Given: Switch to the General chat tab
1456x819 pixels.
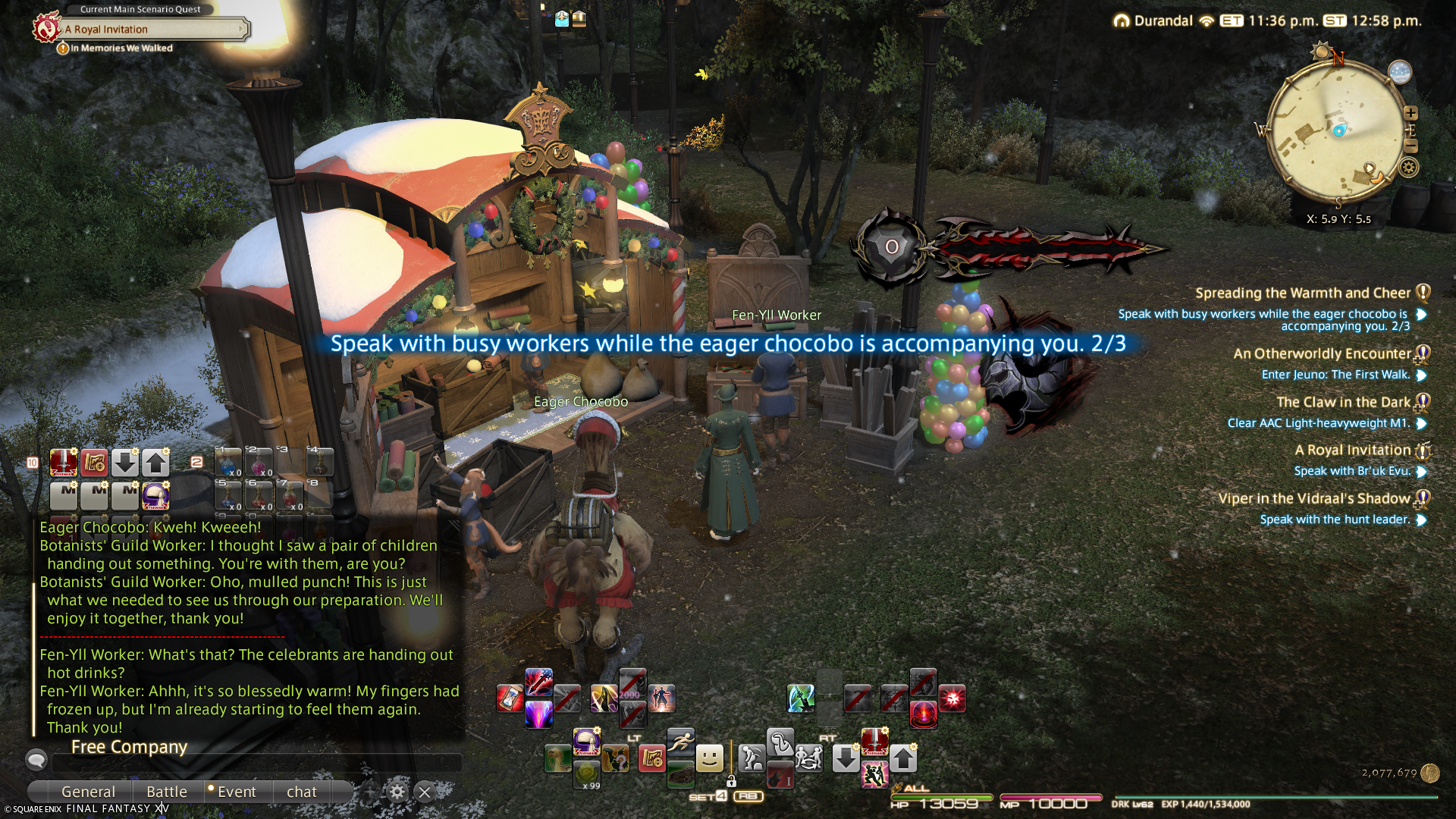Looking at the screenshot, I should coord(88,792).
